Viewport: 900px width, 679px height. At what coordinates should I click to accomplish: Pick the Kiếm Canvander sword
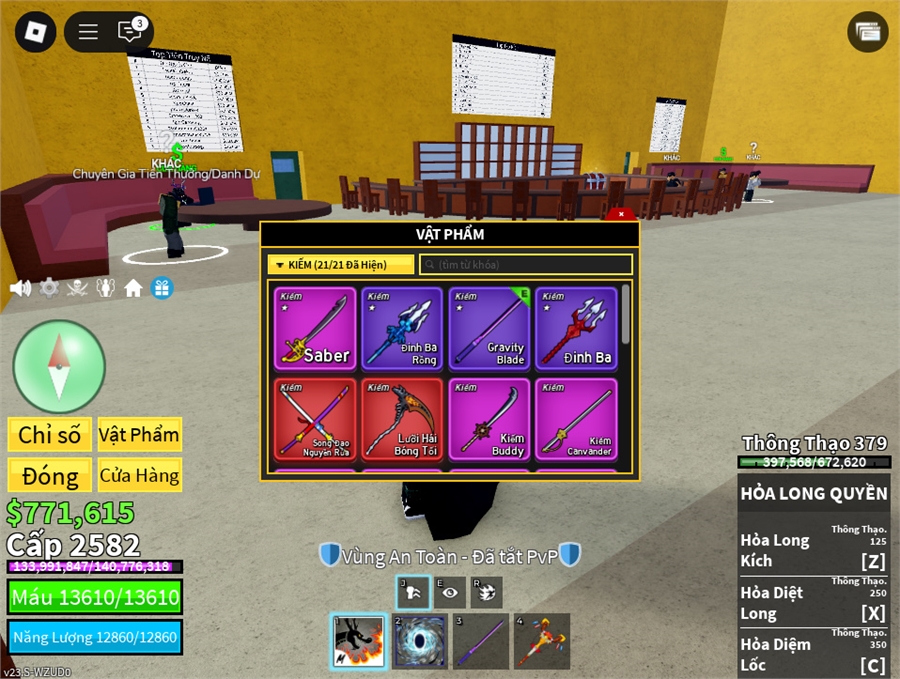[575, 419]
